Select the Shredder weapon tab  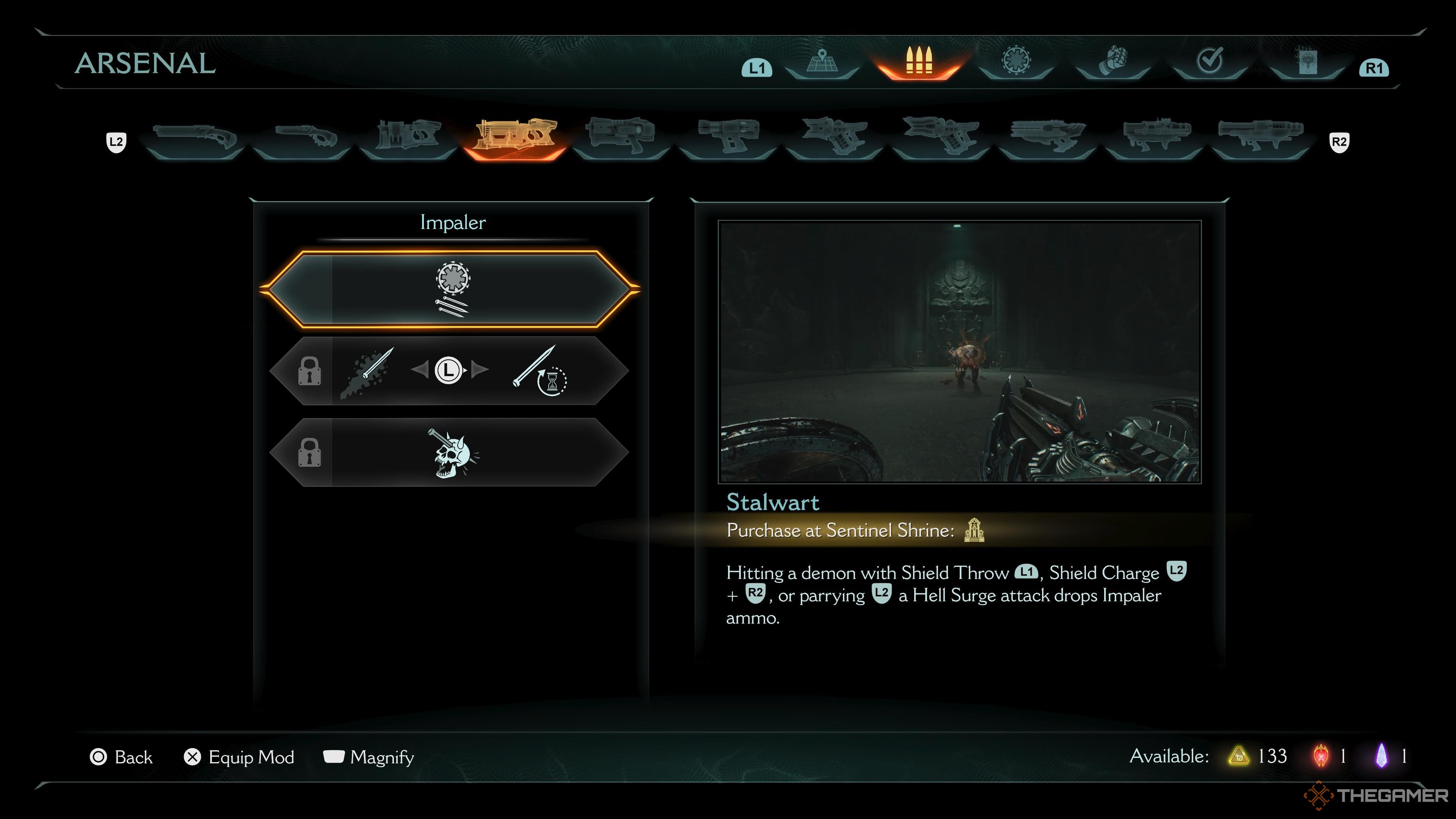[x=408, y=137]
